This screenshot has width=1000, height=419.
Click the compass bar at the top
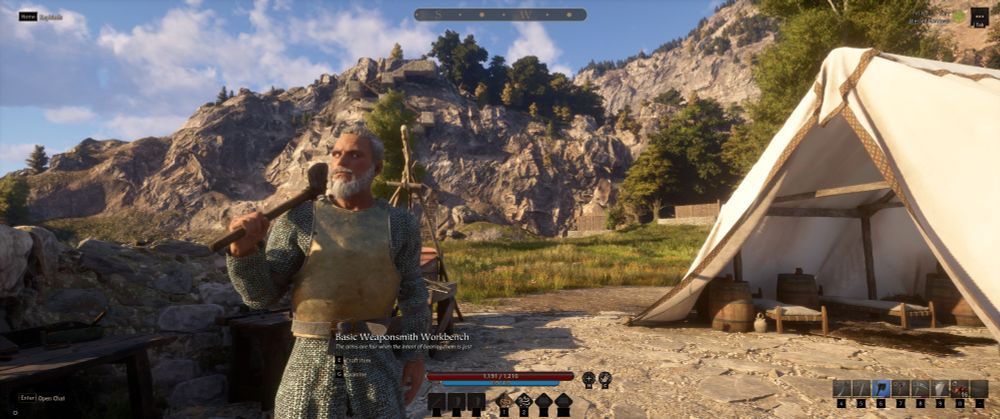point(500,14)
